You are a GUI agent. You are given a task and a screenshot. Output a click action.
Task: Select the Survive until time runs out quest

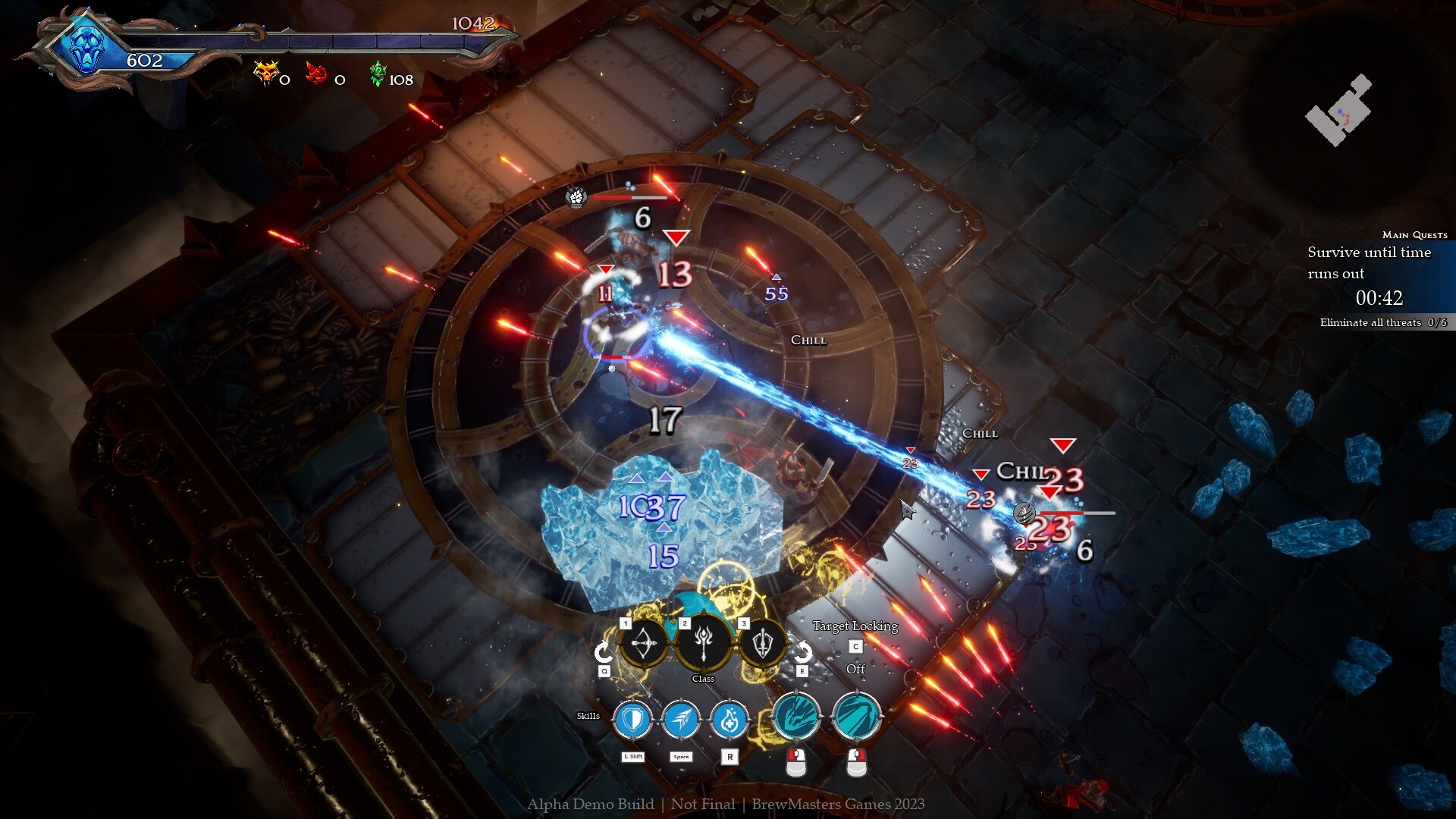1369,262
